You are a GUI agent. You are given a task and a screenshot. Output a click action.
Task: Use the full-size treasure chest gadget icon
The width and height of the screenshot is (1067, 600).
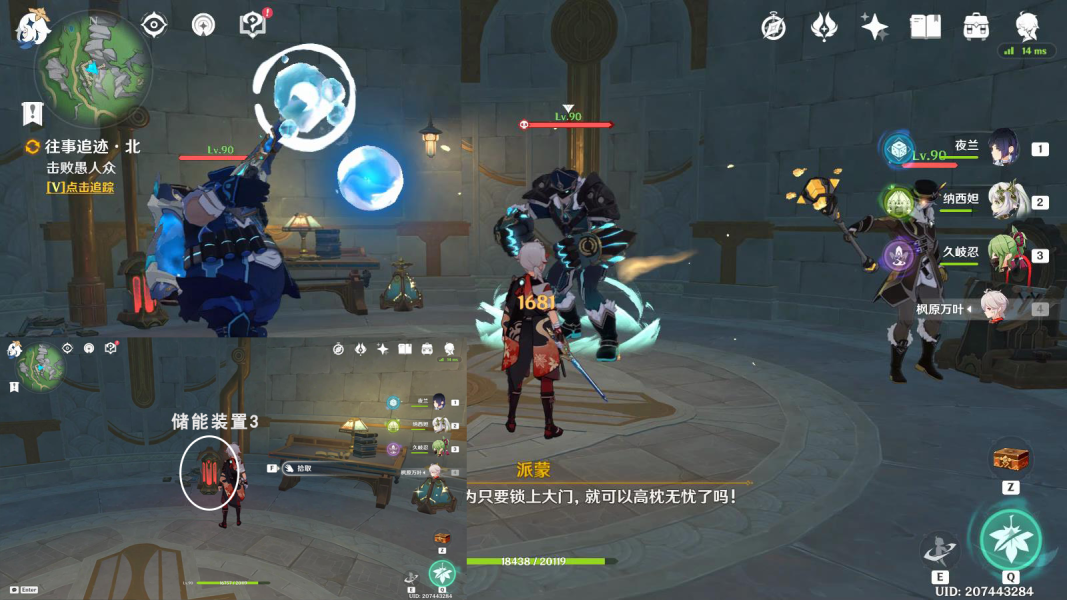[x=1011, y=459]
